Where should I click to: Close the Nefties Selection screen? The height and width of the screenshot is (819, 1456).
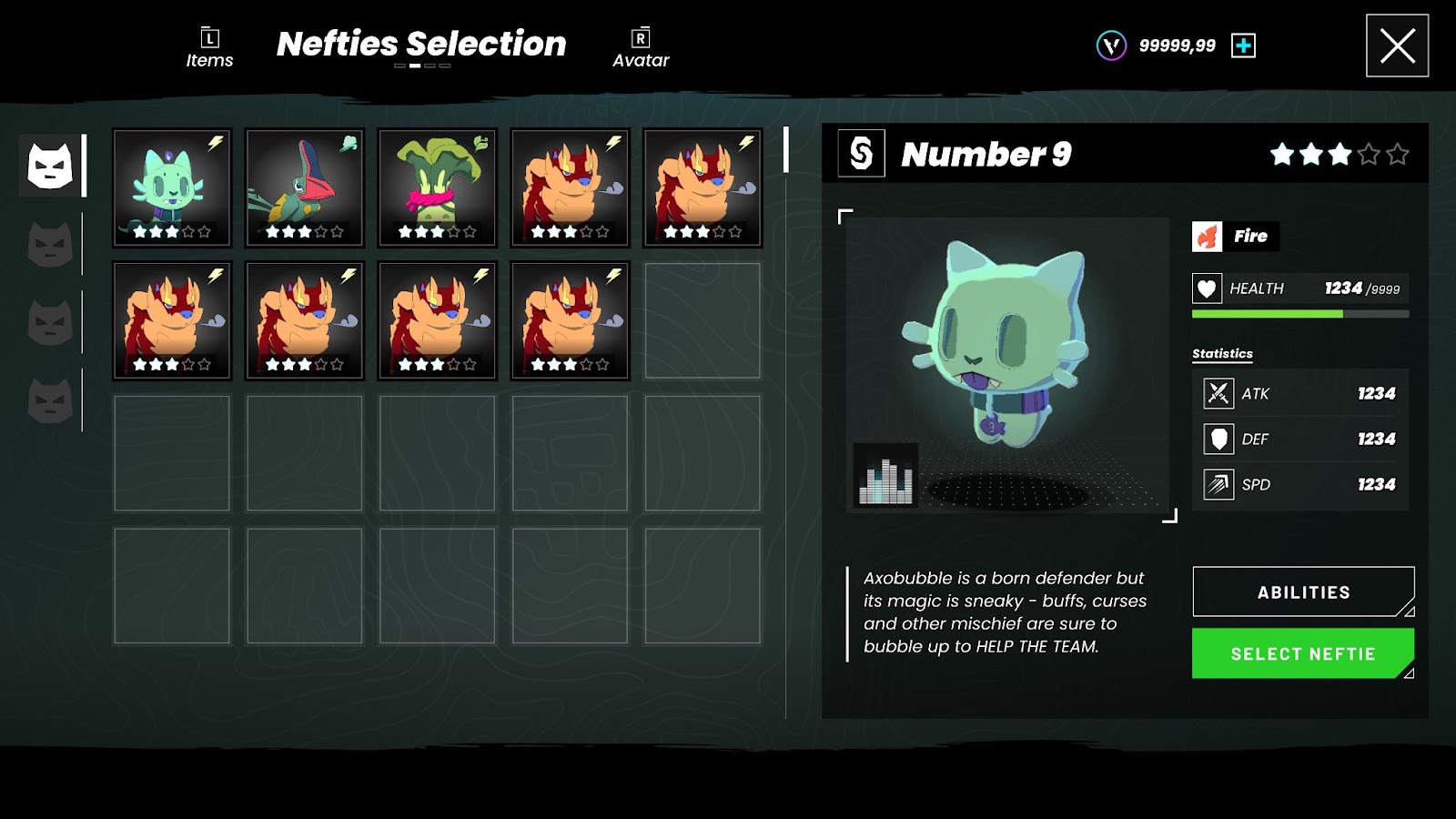click(x=1397, y=45)
